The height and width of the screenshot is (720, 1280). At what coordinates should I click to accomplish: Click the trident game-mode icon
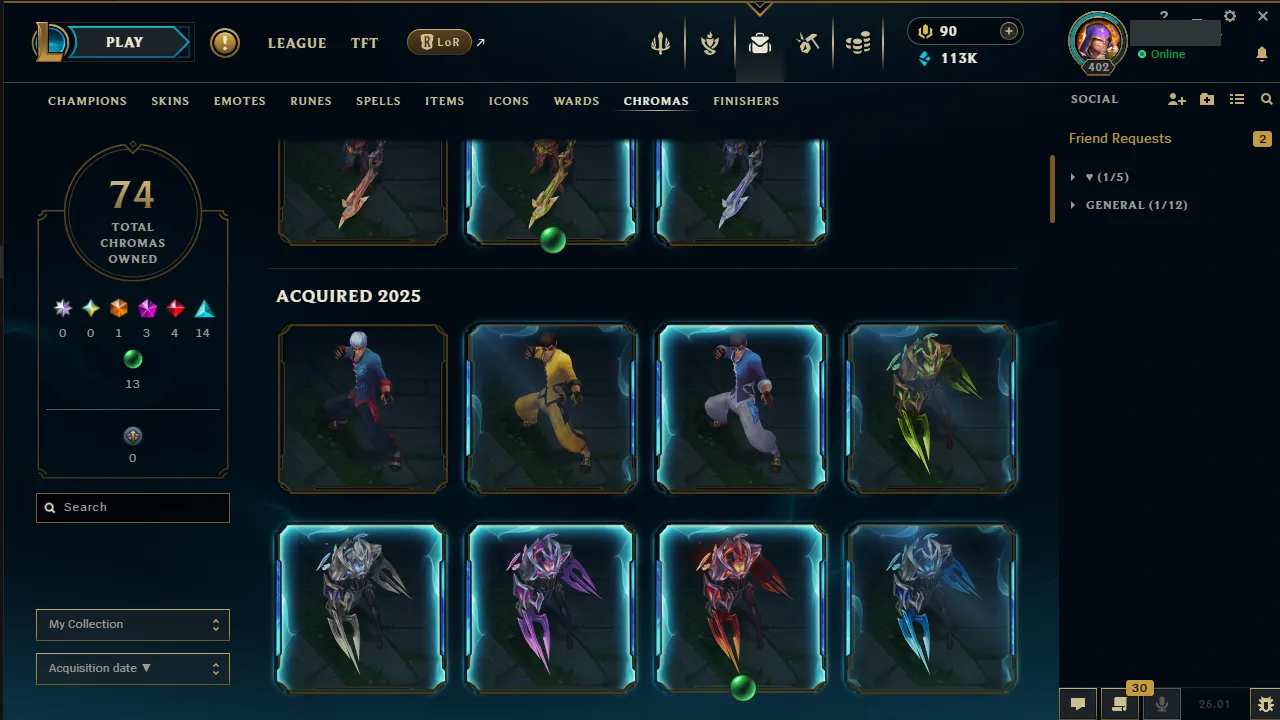coord(659,43)
